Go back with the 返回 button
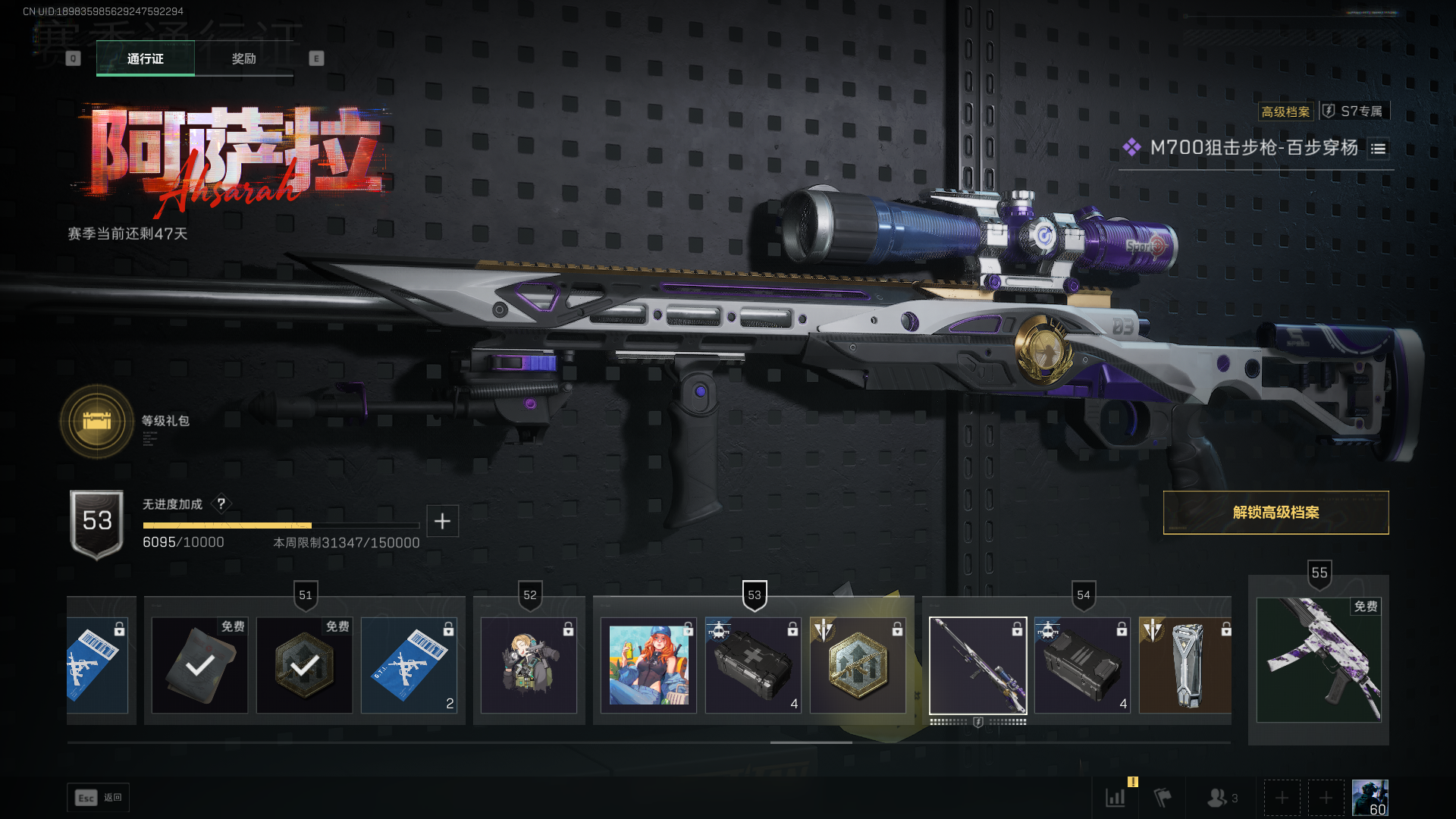The height and width of the screenshot is (819, 1456). point(99,798)
